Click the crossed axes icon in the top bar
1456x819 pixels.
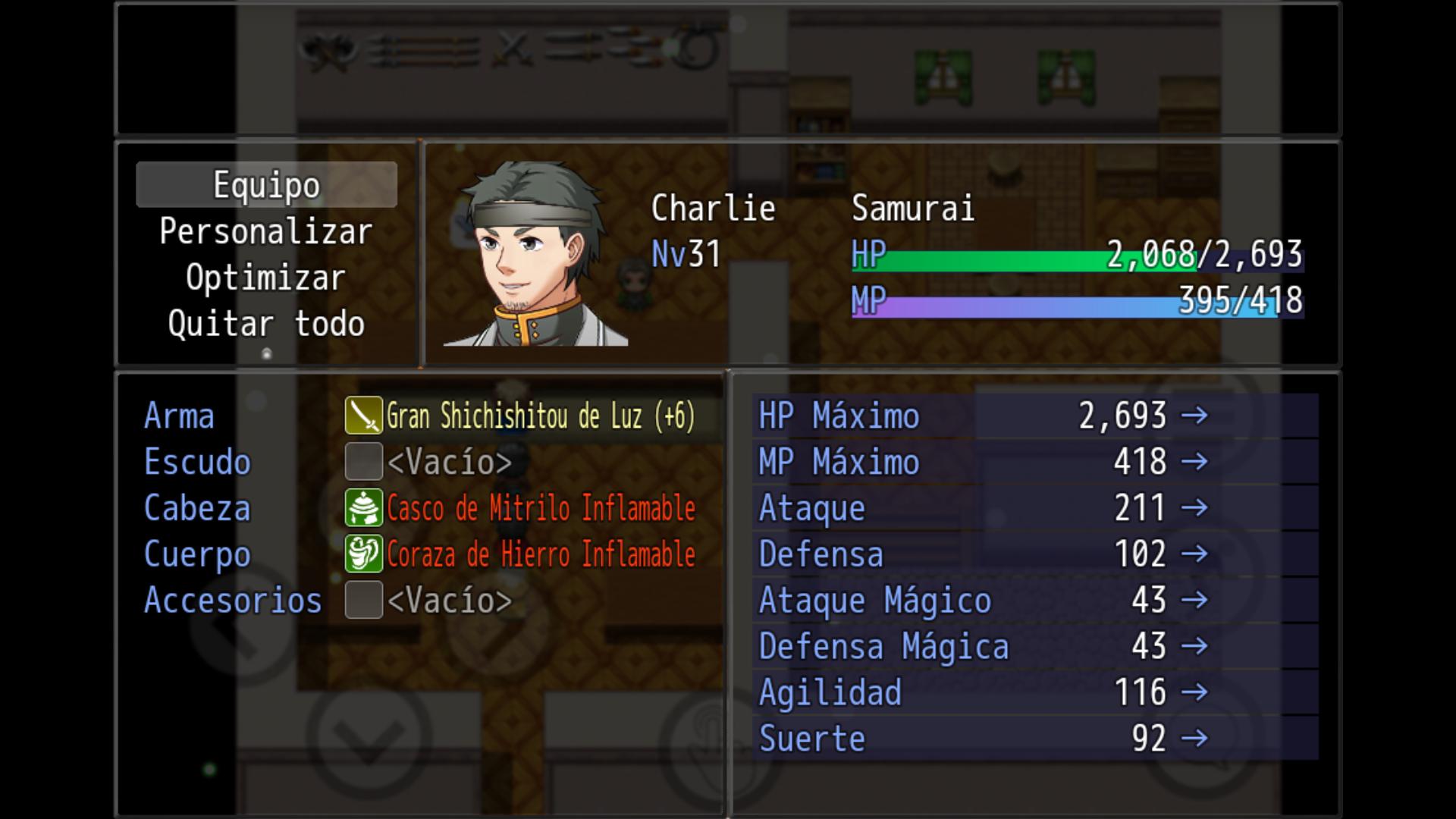(330, 52)
